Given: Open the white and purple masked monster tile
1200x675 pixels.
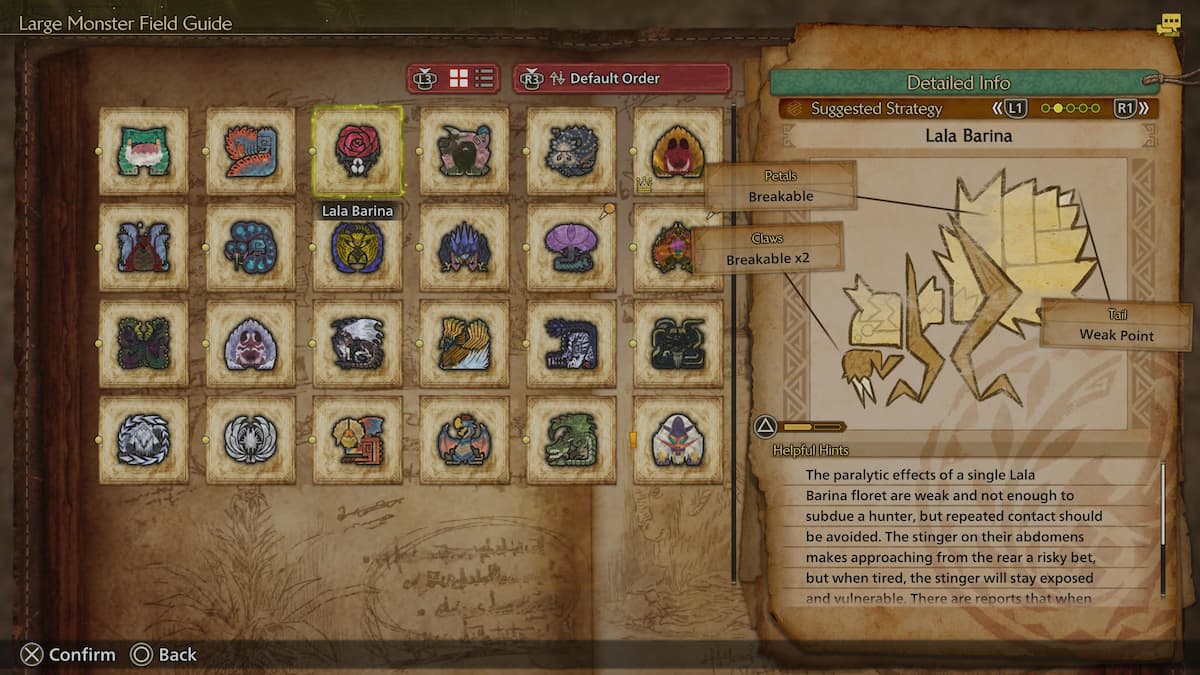Looking at the screenshot, I should pyautogui.click(x=678, y=440).
